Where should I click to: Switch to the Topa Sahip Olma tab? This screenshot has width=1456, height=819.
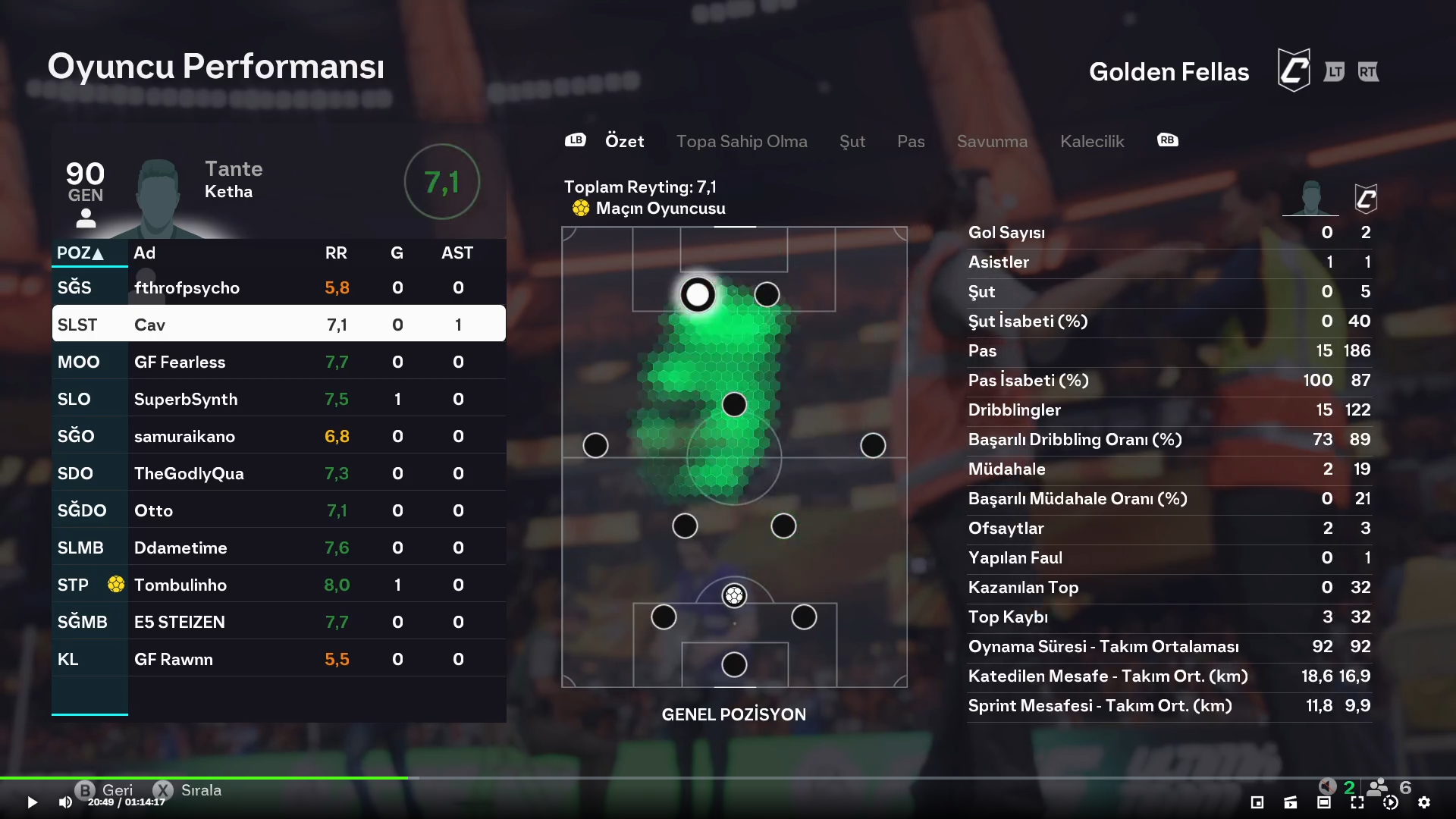point(741,141)
